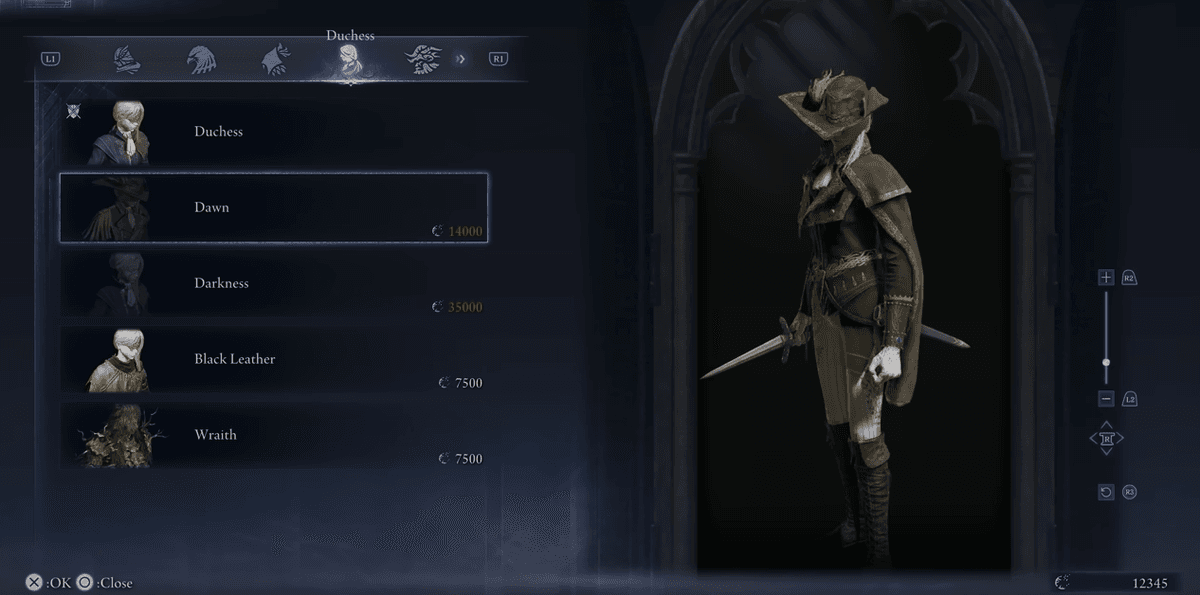Zoom out with the minus button
The width and height of the screenshot is (1200, 595).
pyautogui.click(x=1106, y=399)
